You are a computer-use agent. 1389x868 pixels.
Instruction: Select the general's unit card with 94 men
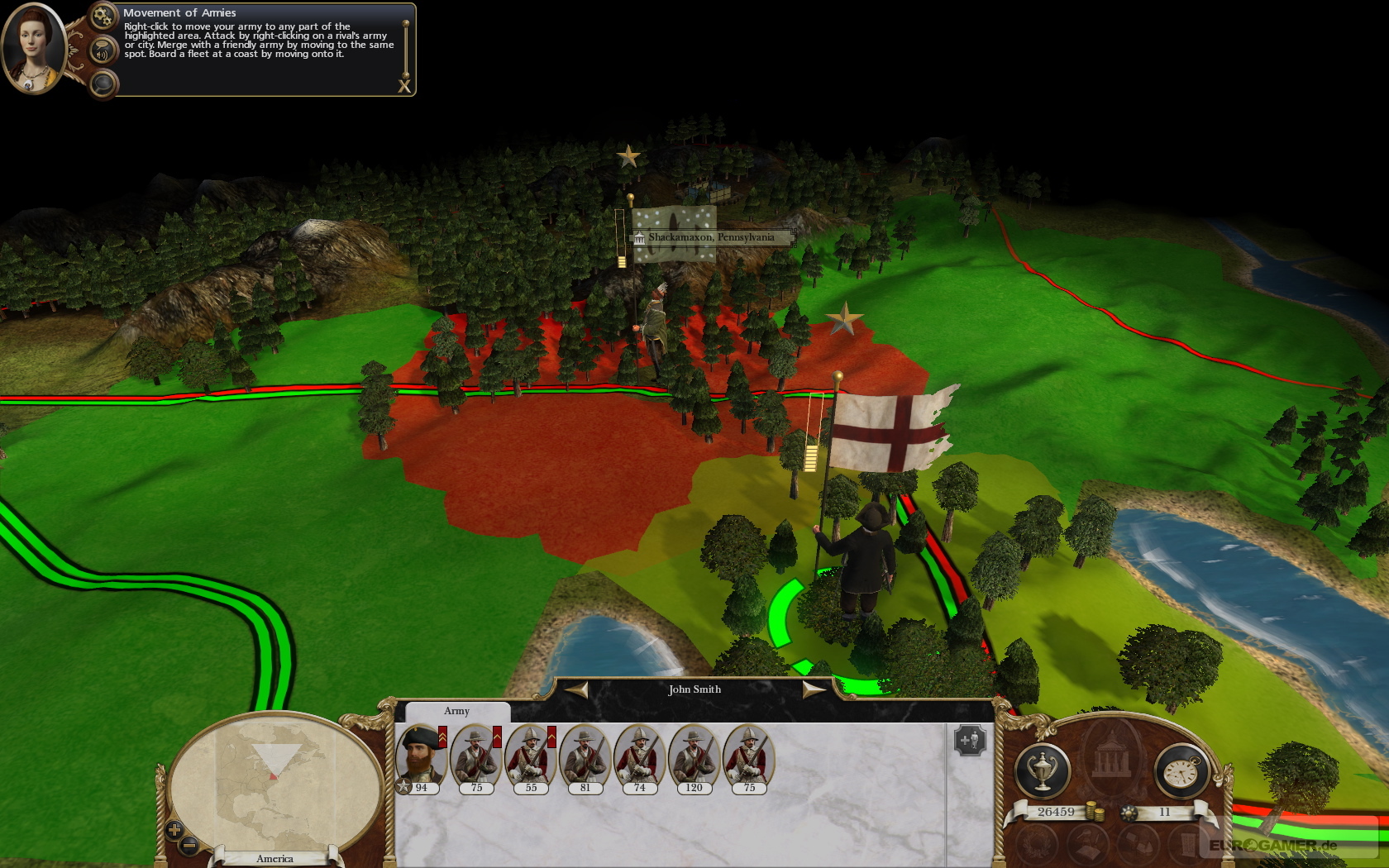click(422, 758)
